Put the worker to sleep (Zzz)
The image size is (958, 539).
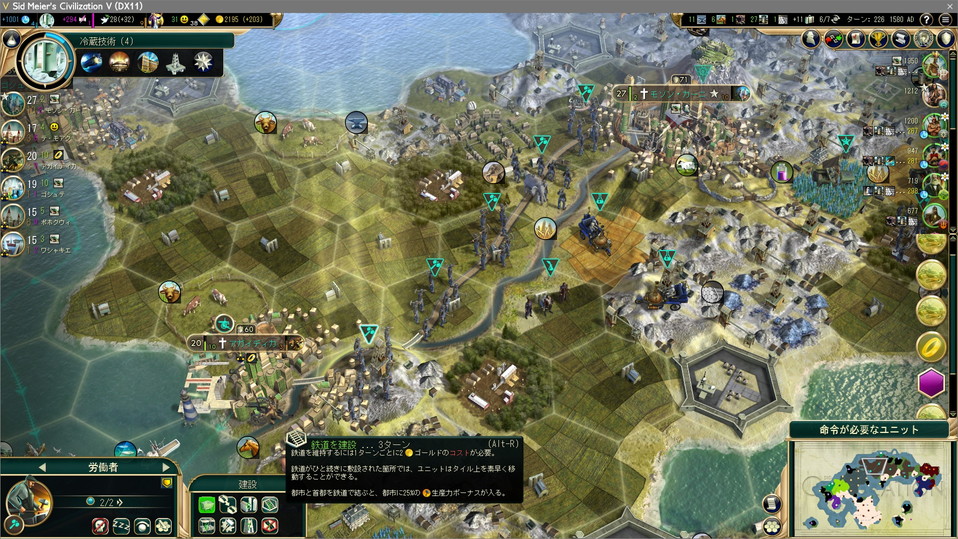coord(122,525)
